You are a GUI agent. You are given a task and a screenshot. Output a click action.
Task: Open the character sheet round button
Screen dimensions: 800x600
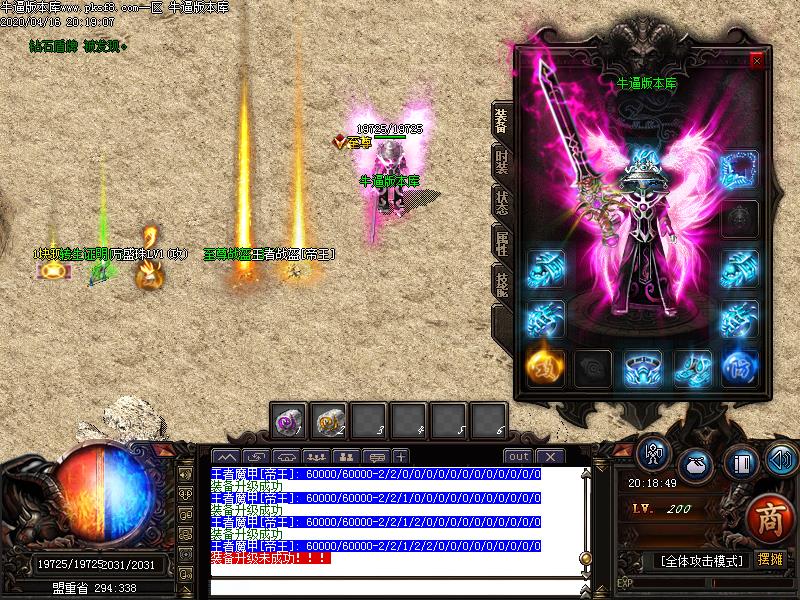coord(653,456)
